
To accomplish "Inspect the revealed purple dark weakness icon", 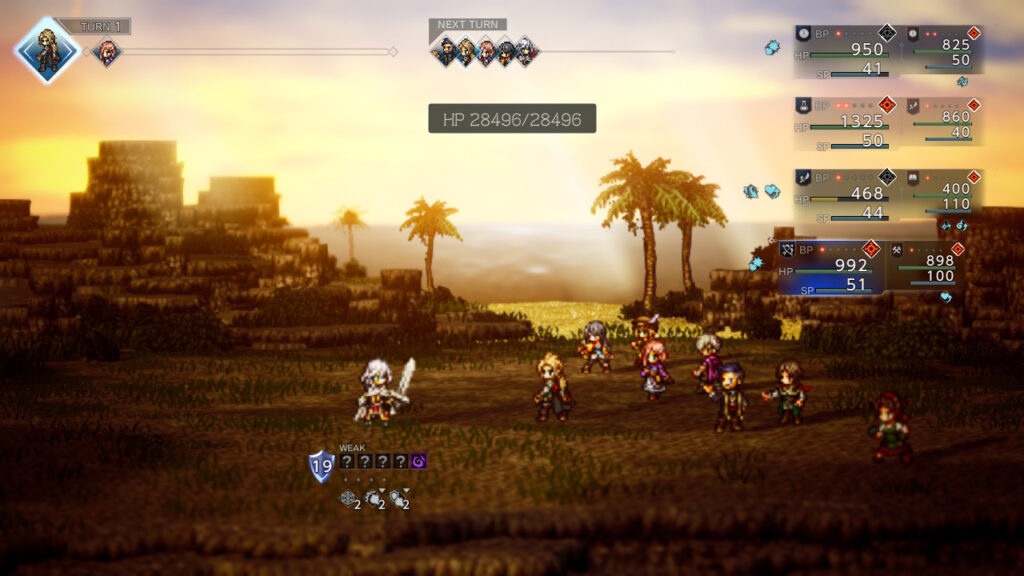I will [x=419, y=461].
